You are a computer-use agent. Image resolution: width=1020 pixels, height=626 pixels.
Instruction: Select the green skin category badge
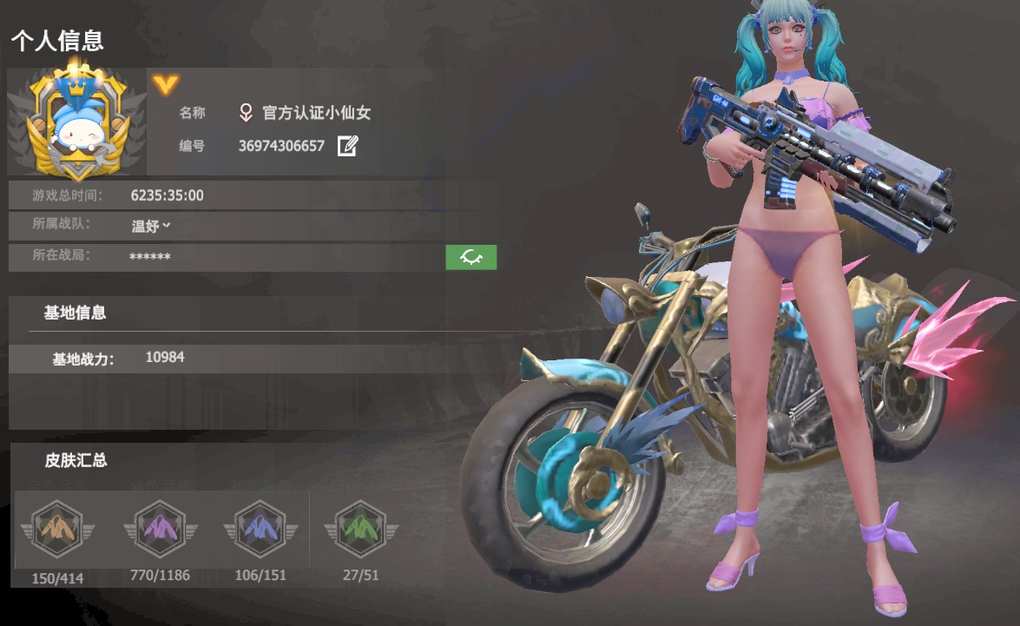click(x=360, y=528)
